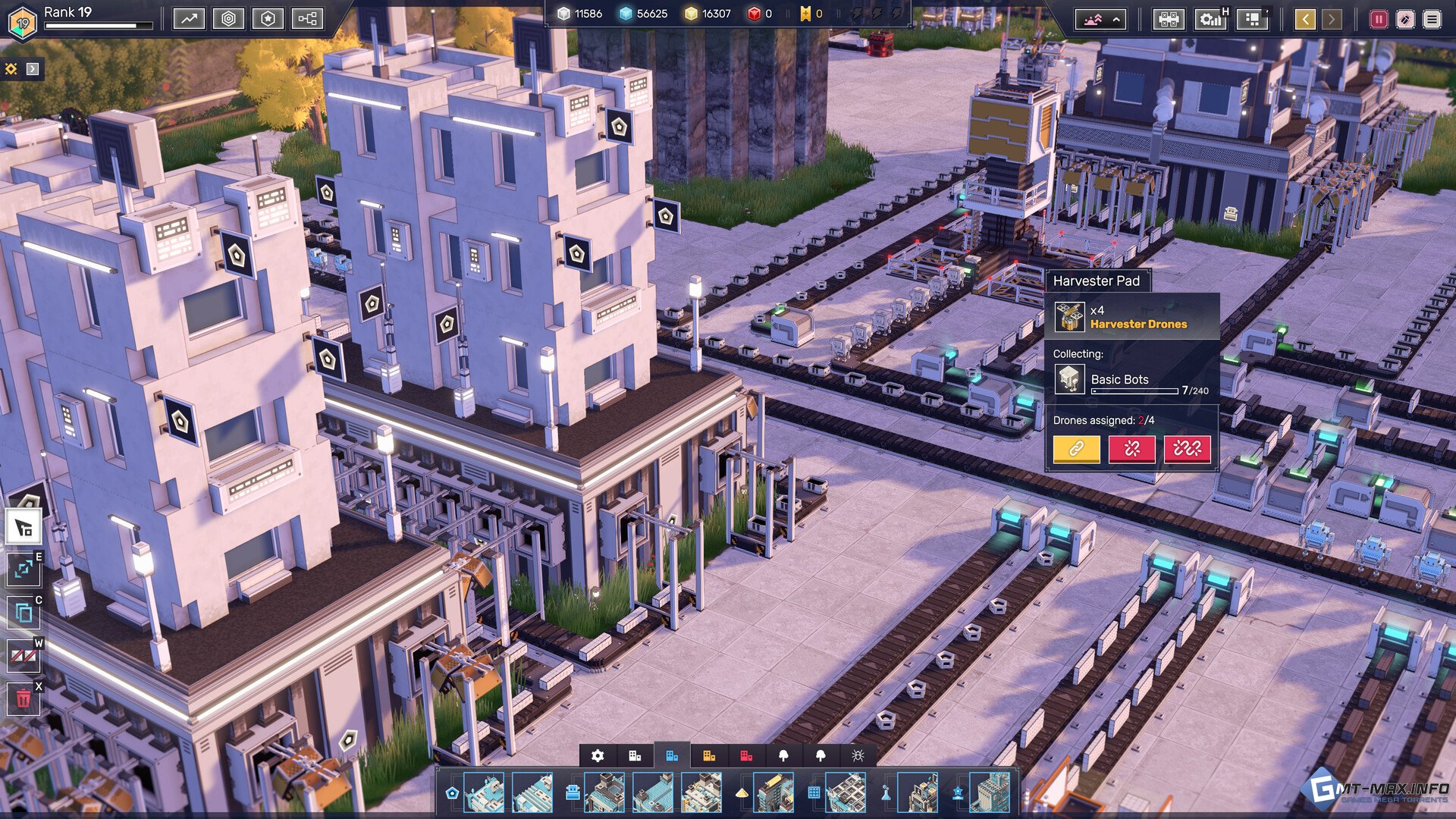Unlink all drones with the double broken-chain button

pyautogui.click(x=1187, y=449)
